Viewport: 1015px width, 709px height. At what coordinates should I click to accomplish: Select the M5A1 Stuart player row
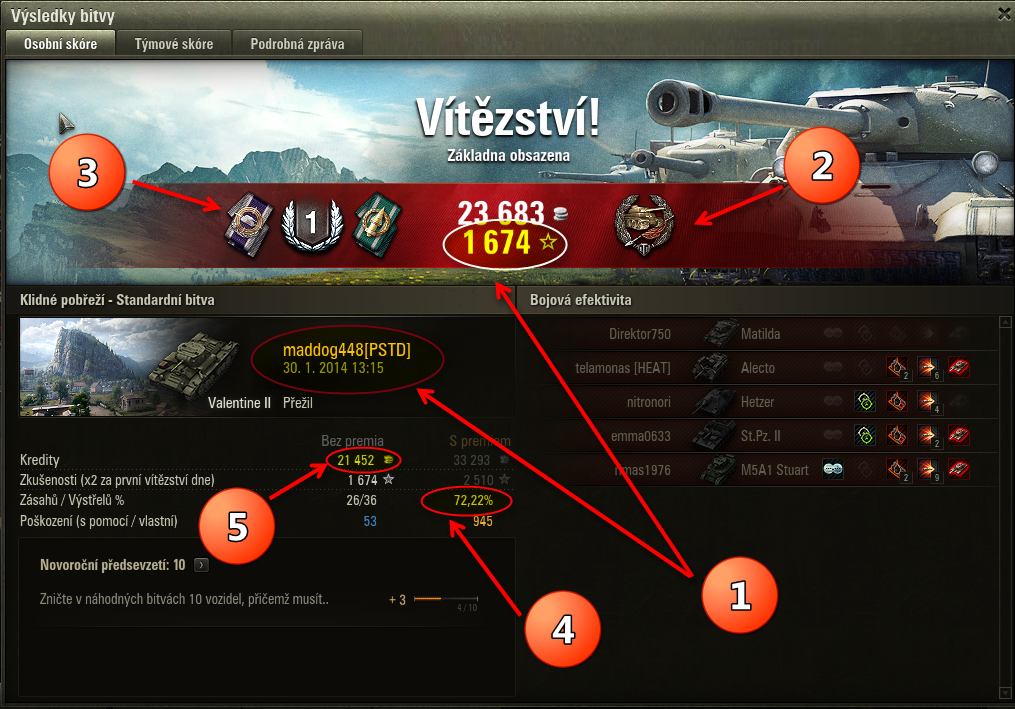[755, 470]
